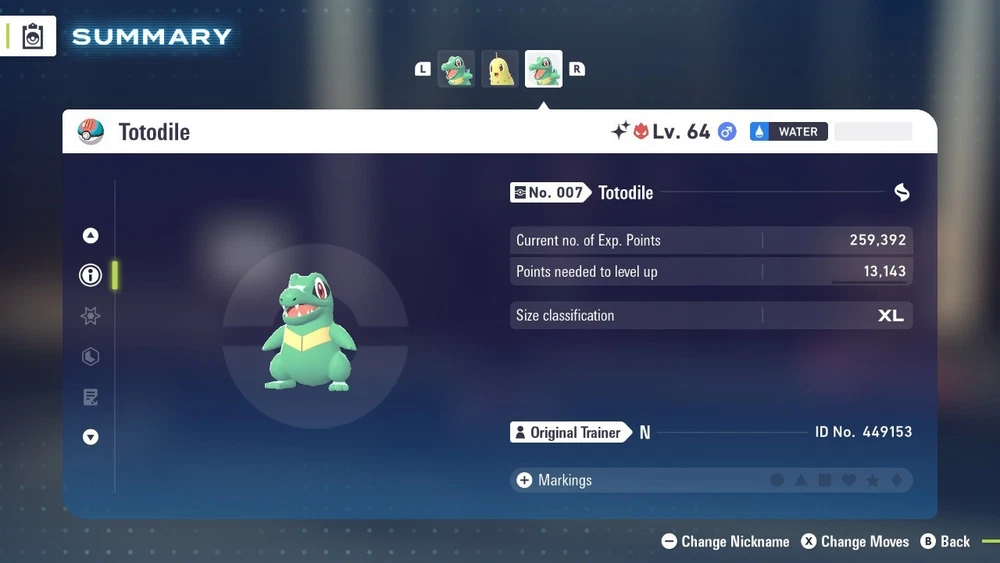Toggle the star marking
The height and width of the screenshot is (563, 1000).
pyautogui.click(x=873, y=481)
